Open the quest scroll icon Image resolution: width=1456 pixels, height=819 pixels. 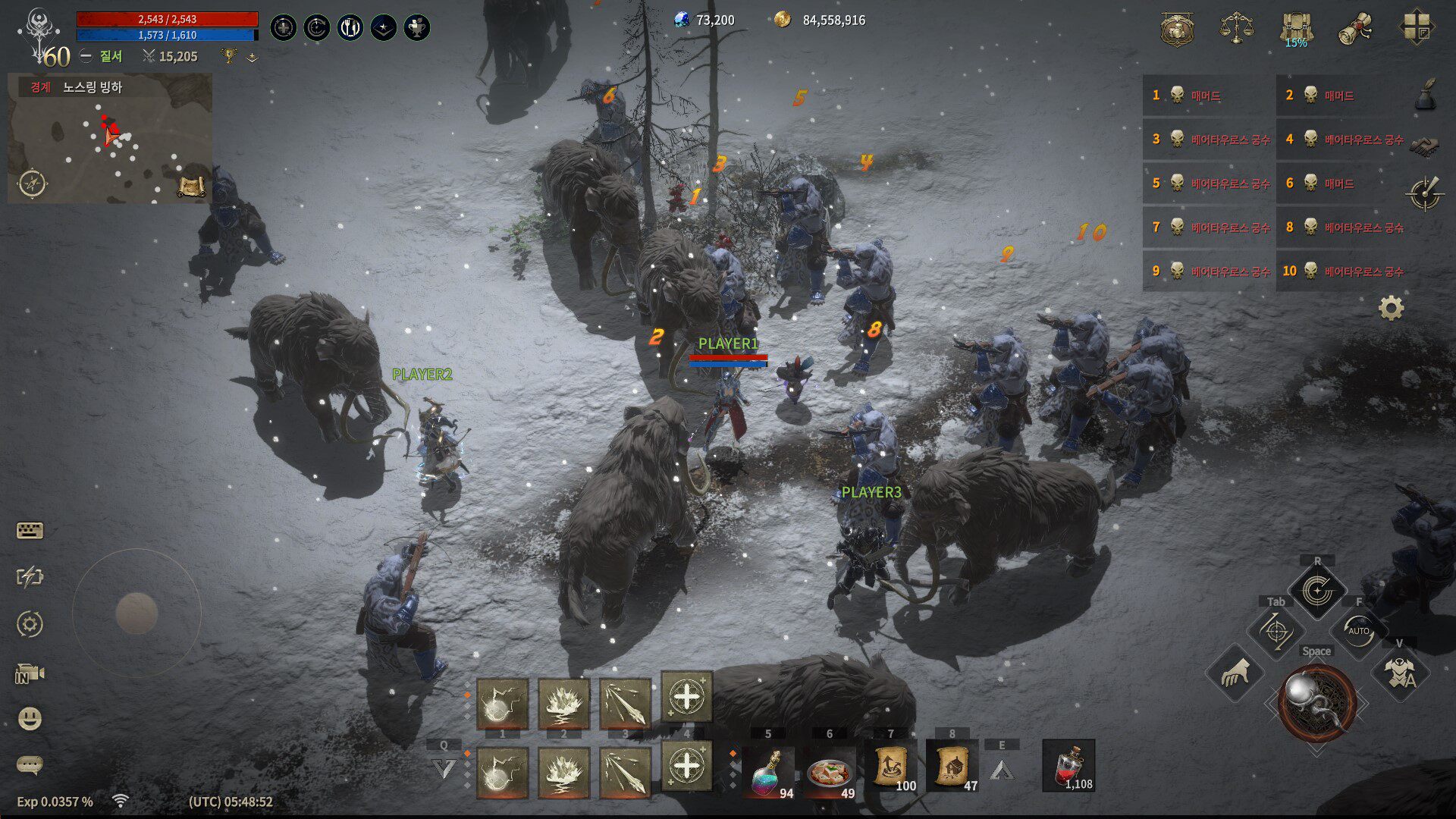1355,30
